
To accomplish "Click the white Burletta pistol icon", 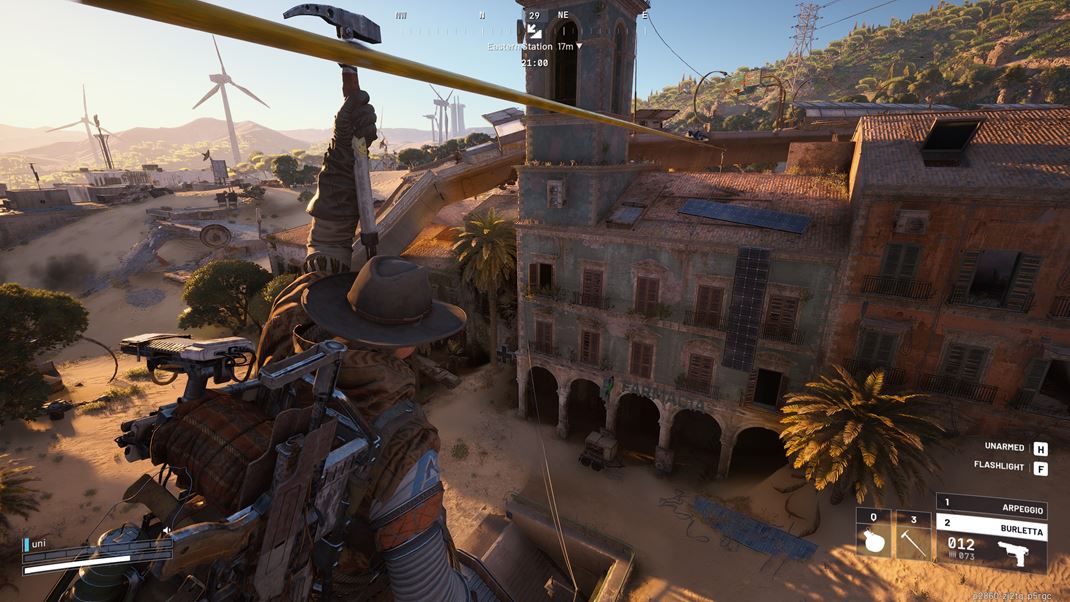I will tap(1016, 553).
